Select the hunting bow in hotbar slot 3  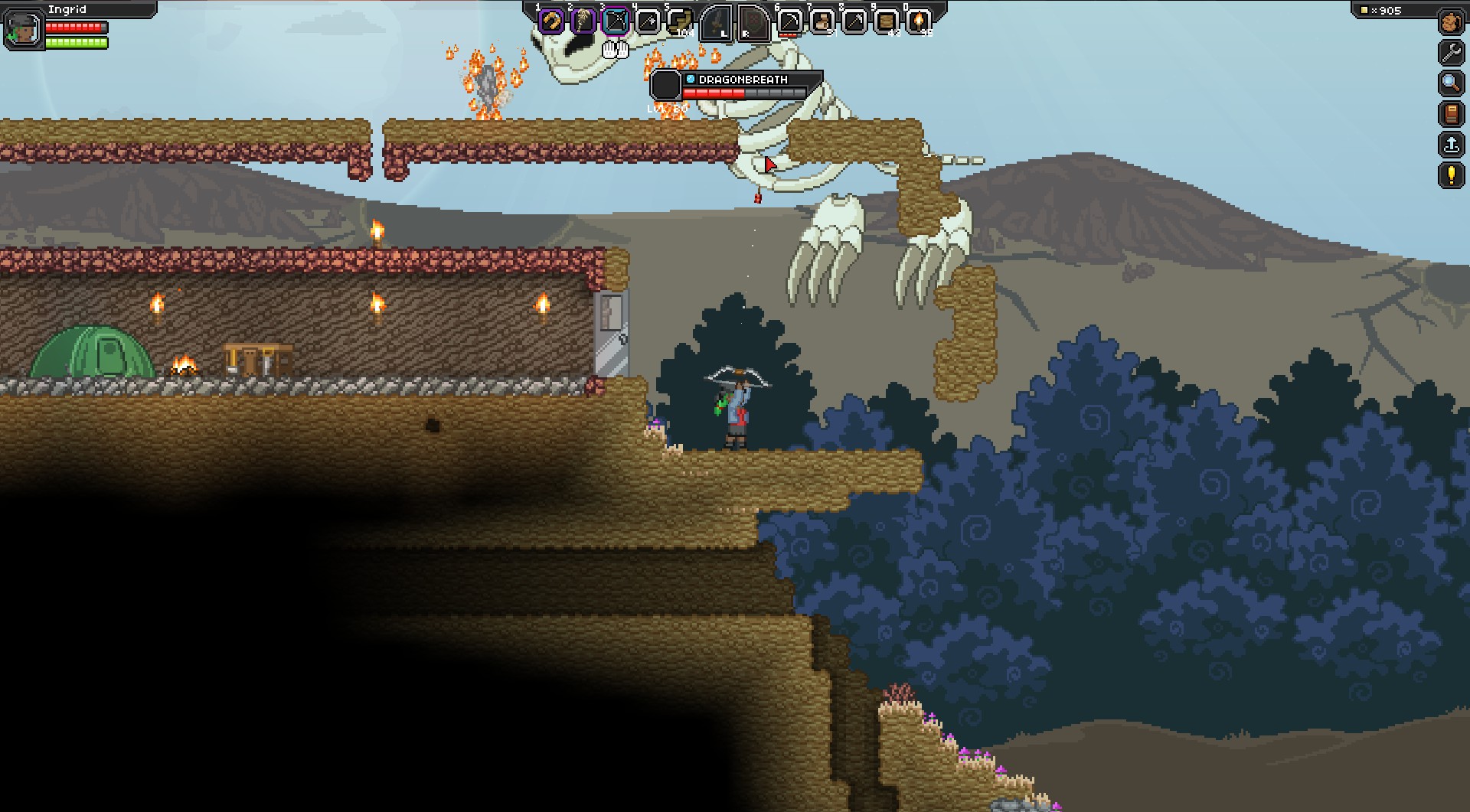616,22
